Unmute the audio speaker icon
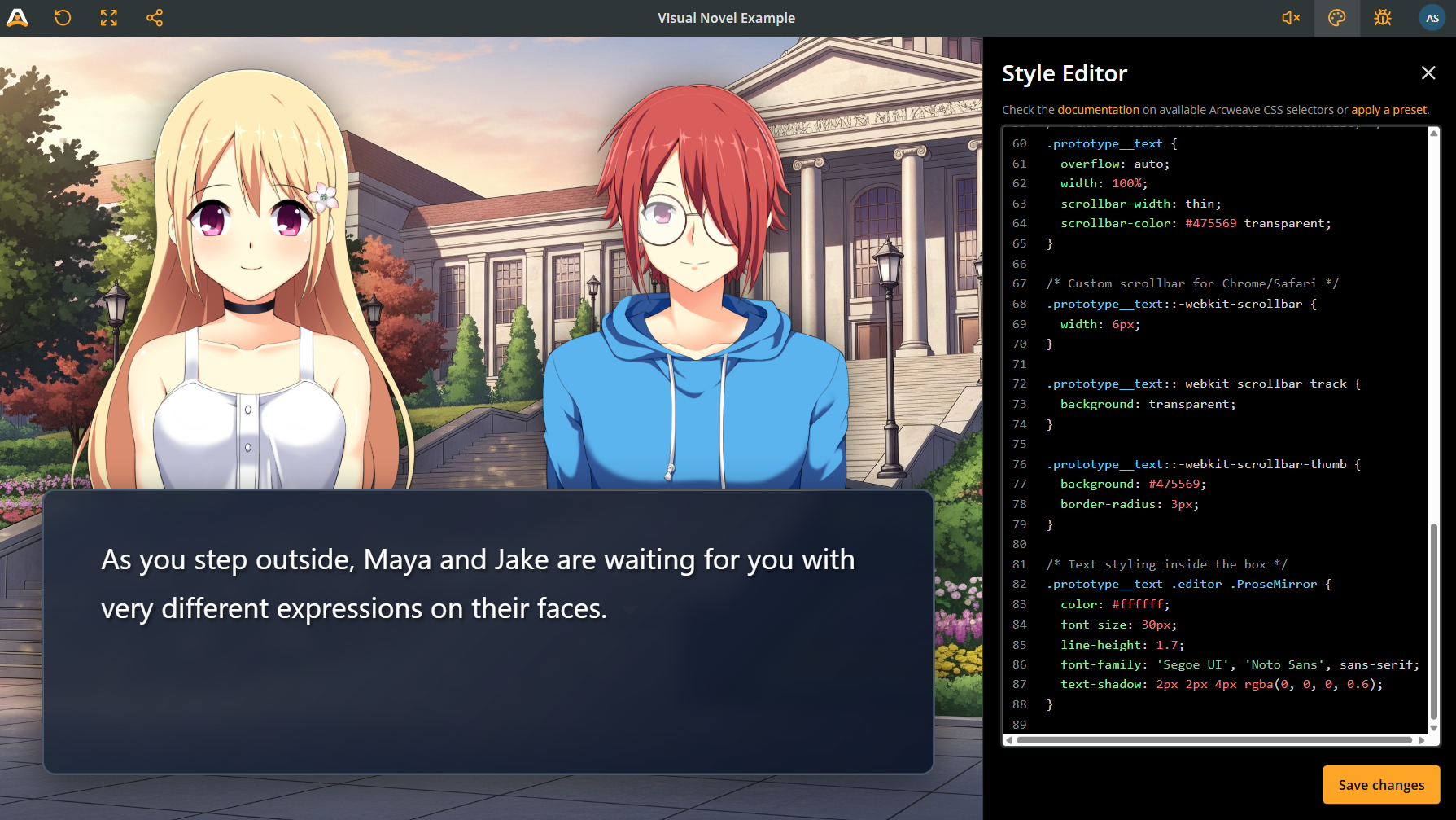Viewport: 1456px width, 820px height. click(1291, 18)
